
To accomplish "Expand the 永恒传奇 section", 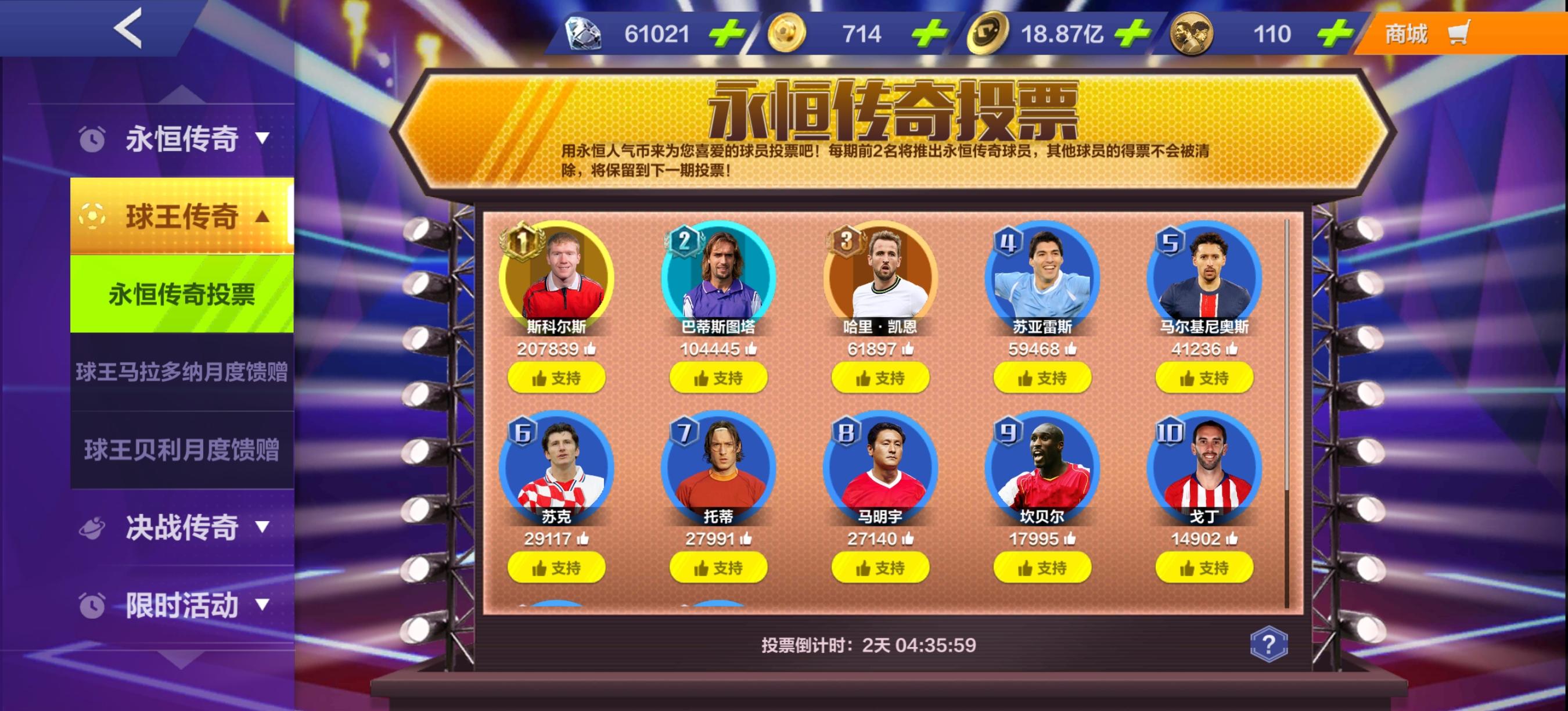I will click(x=181, y=138).
